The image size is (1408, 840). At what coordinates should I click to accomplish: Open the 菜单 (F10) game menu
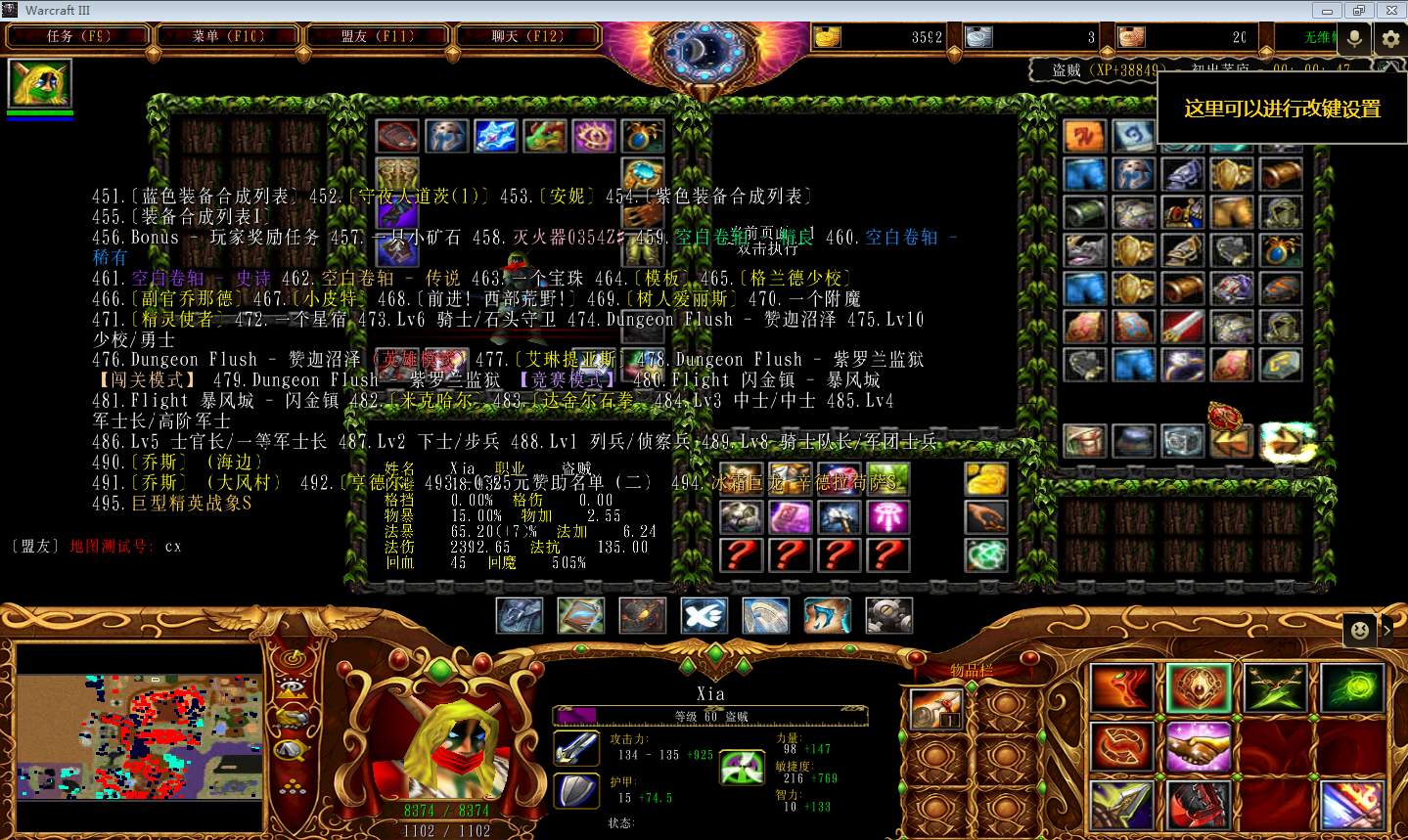tap(228, 37)
